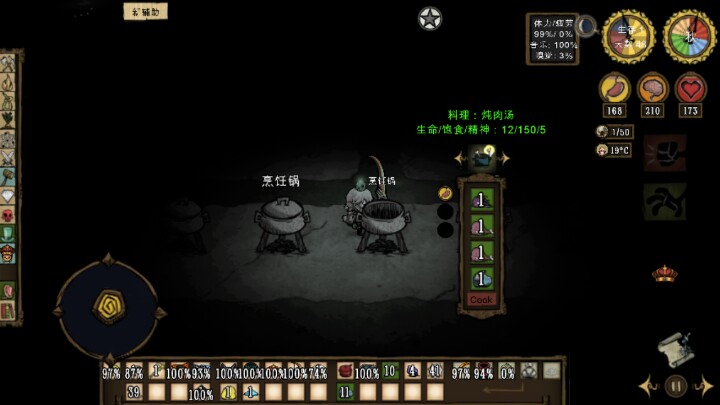Open the 辅助 helper menu

pyautogui.click(x=145, y=12)
